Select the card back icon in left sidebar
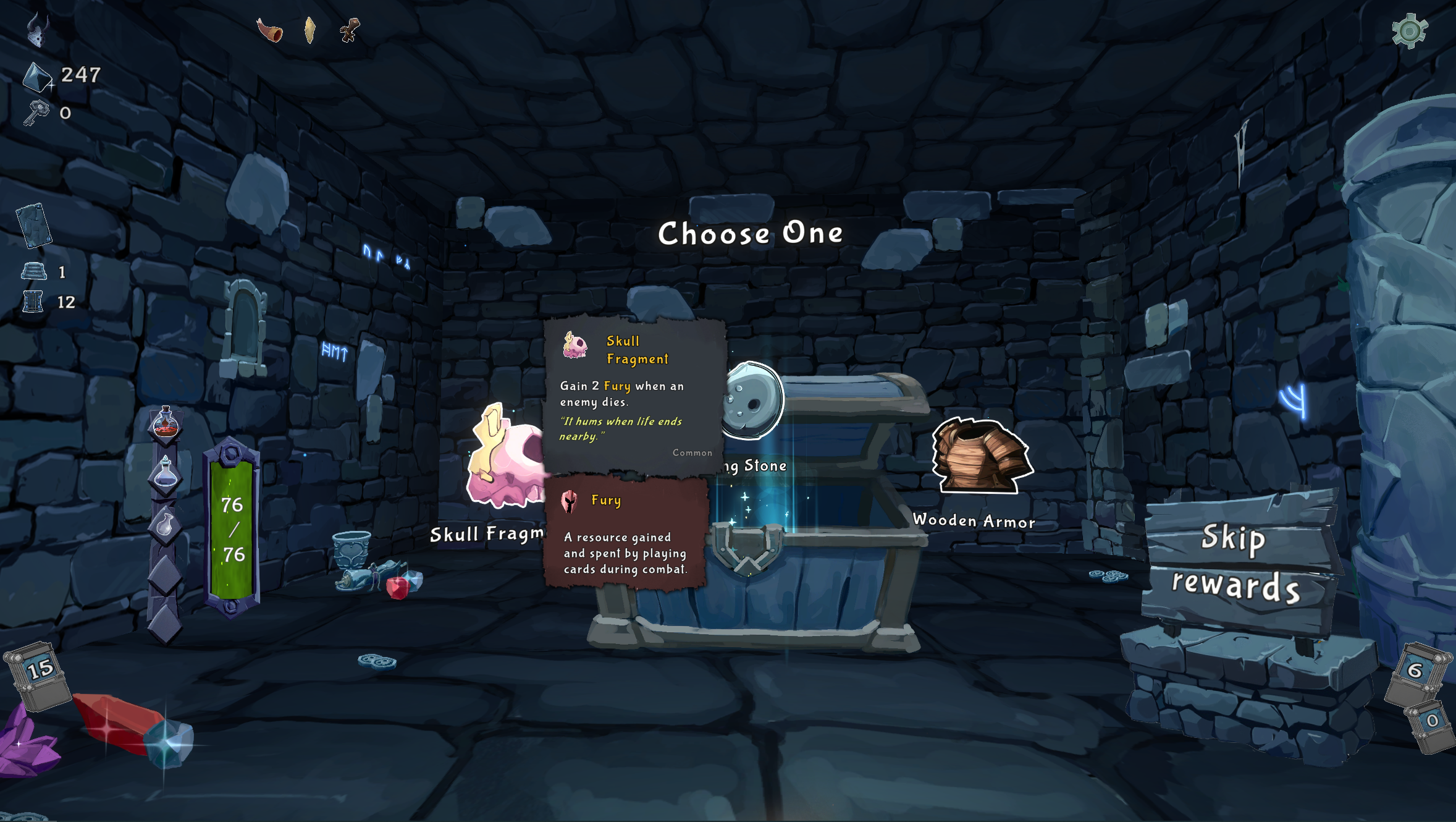Image resolution: width=1456 pixels, height=822 pixels. (x=34, y=227)
